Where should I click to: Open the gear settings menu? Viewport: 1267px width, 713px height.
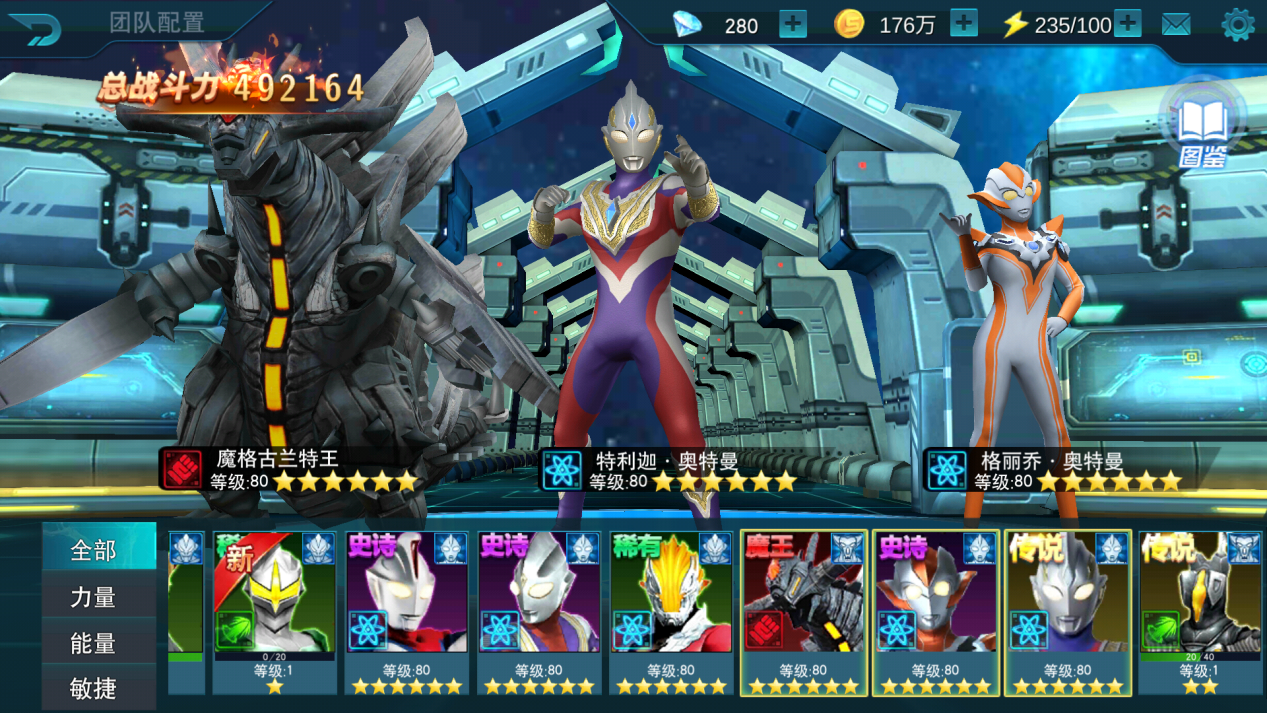1237,25
